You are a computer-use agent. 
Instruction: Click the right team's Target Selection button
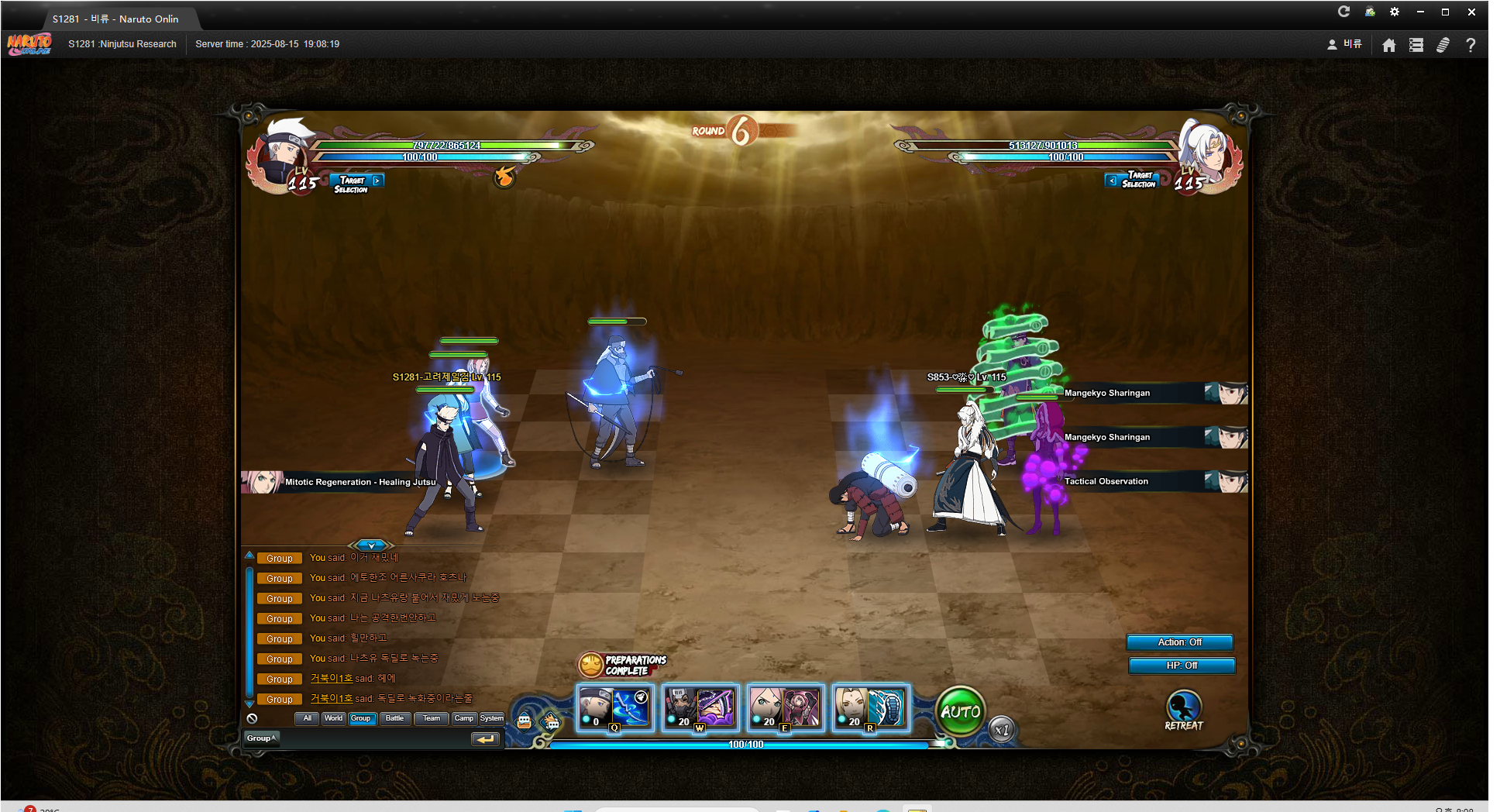(1132, 180)
